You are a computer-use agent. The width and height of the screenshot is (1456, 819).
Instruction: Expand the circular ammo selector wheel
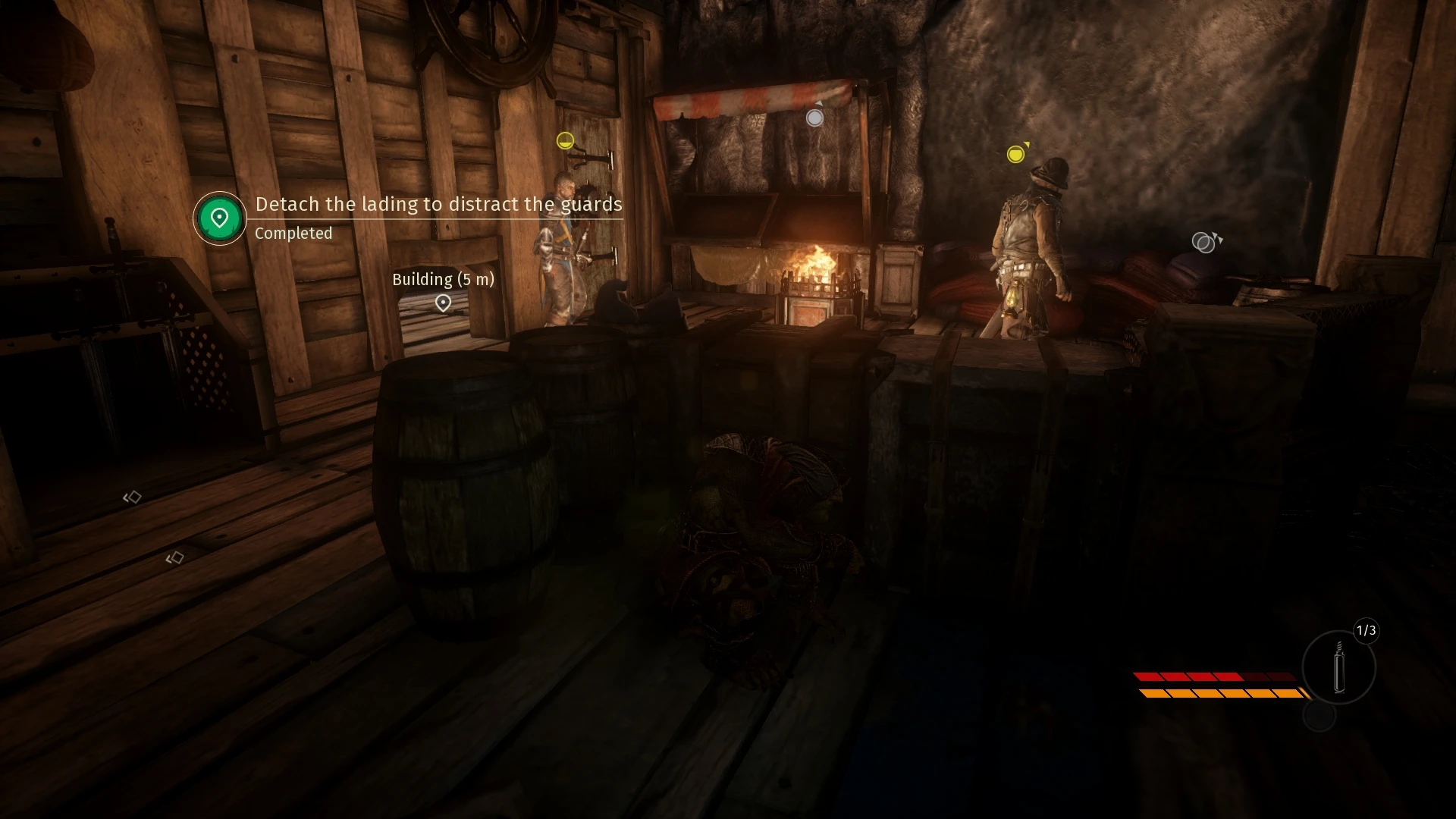tap(1339, 671)
